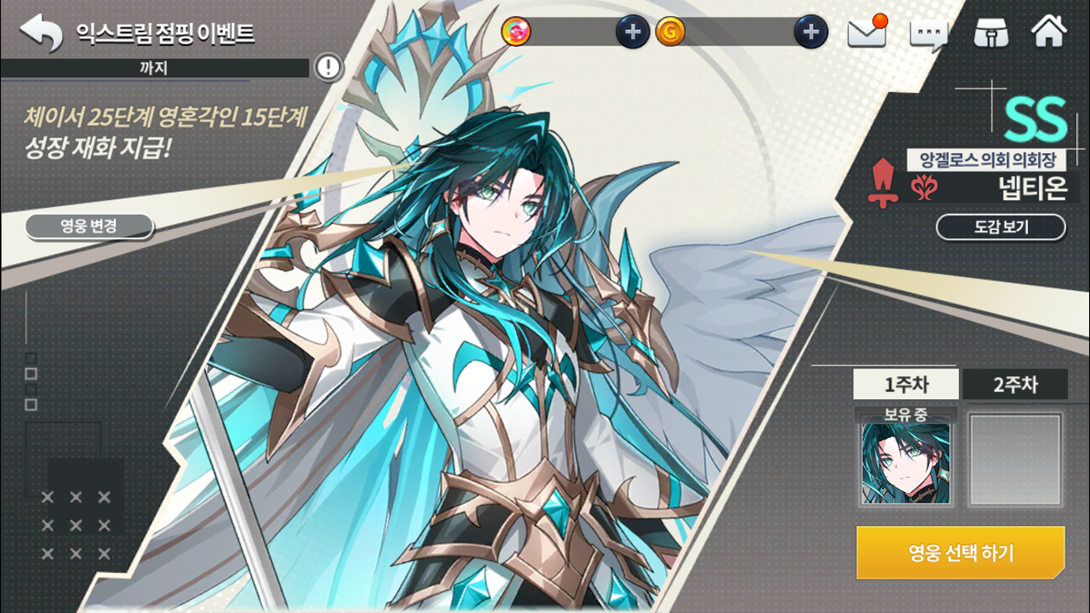Open the inventory bag icon
This screenshot has height=613, width=1090.
point(990,32)
